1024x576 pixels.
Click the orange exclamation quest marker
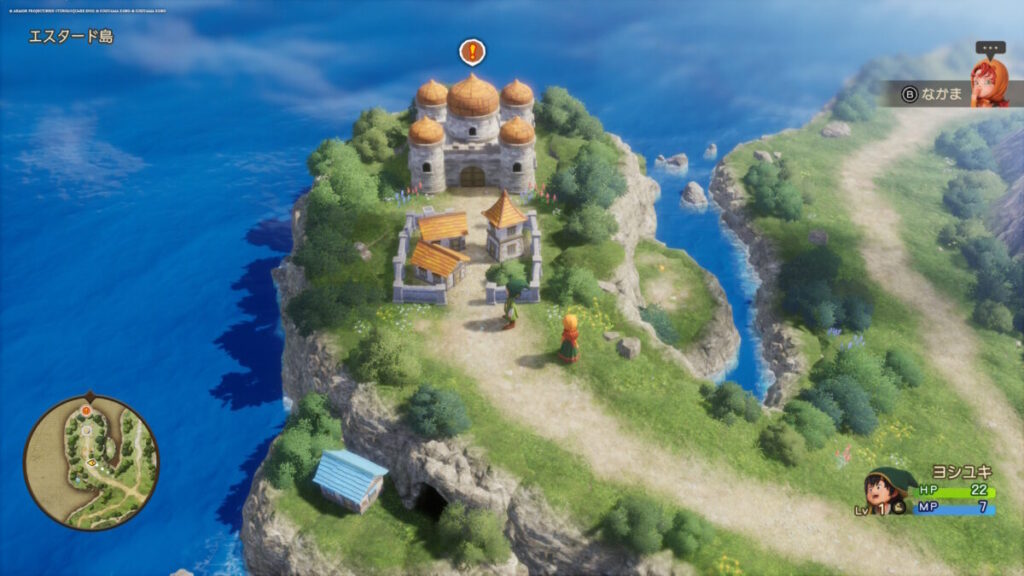tap(472, 52)
